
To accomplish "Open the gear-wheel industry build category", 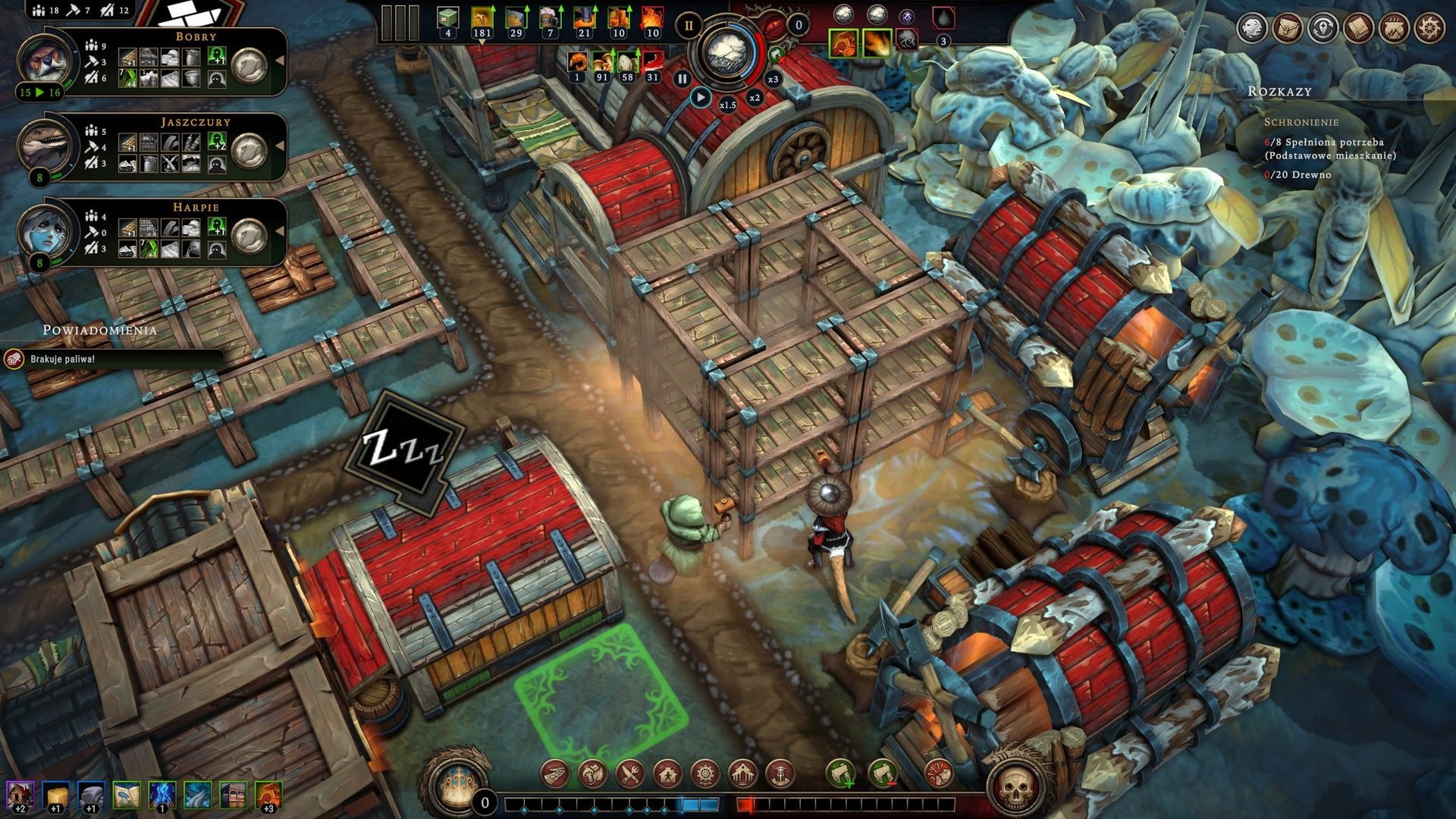I will pyautogui.click(x=705, y=774).
